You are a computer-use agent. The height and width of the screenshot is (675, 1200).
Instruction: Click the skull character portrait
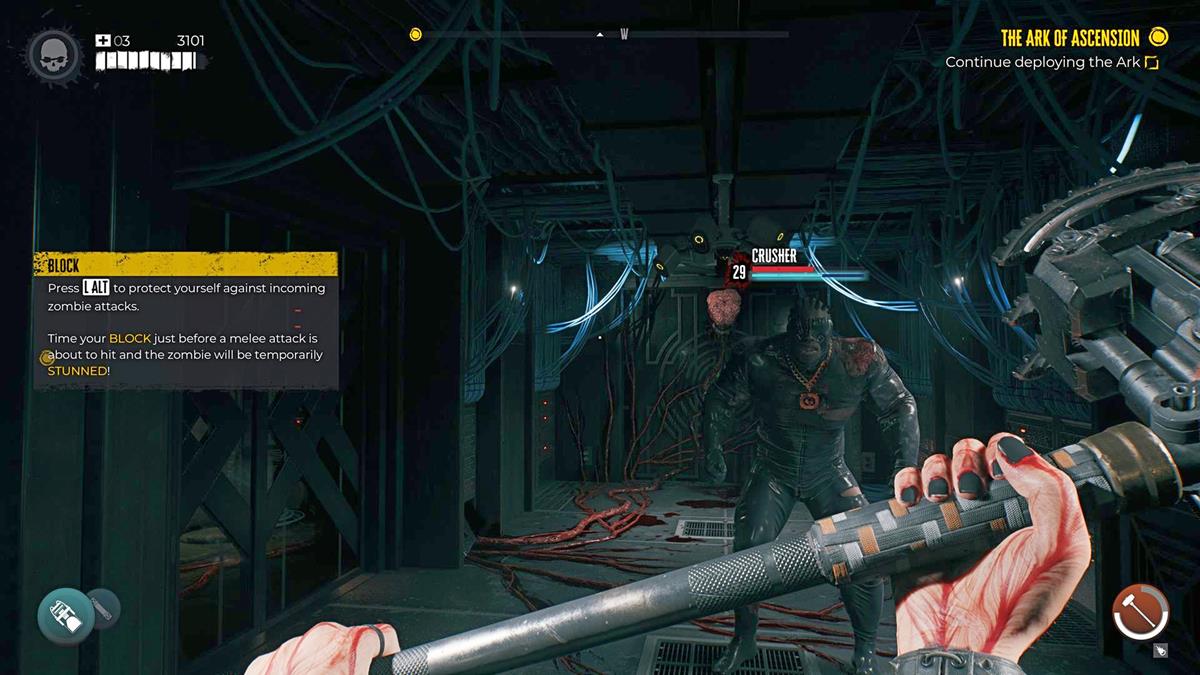coord(54,55)
